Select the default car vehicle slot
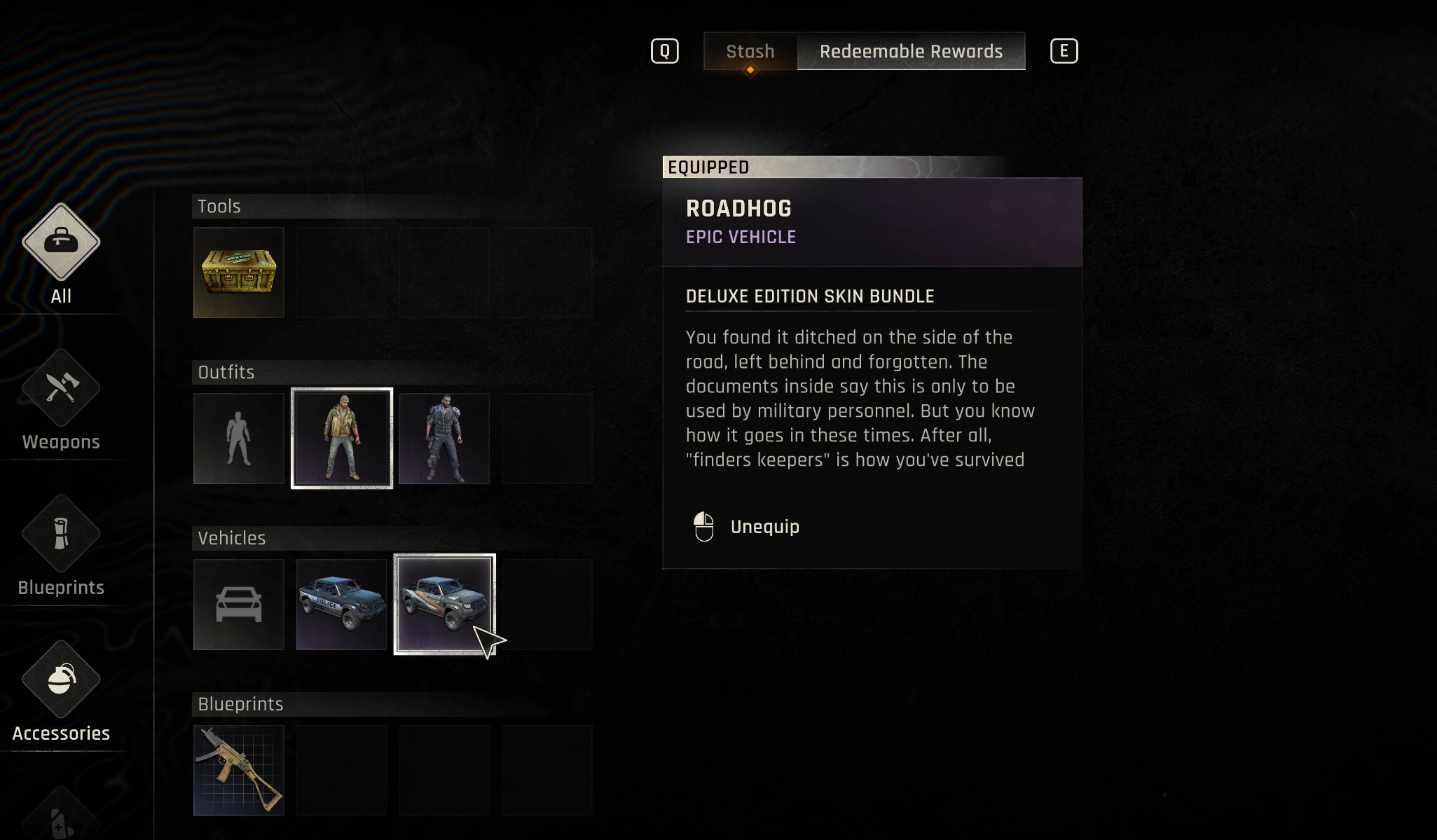The width and height of the screenshot is (1437, 840). click(239, 605)
